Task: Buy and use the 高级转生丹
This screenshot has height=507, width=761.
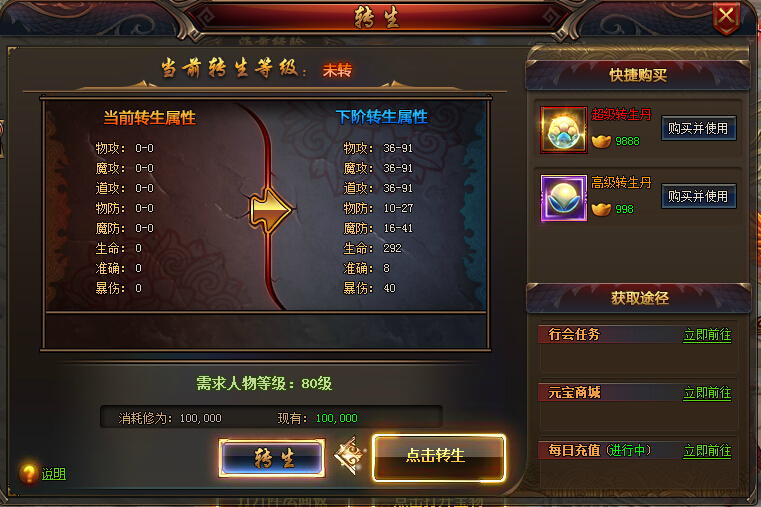Action: [x=698, y=196]
